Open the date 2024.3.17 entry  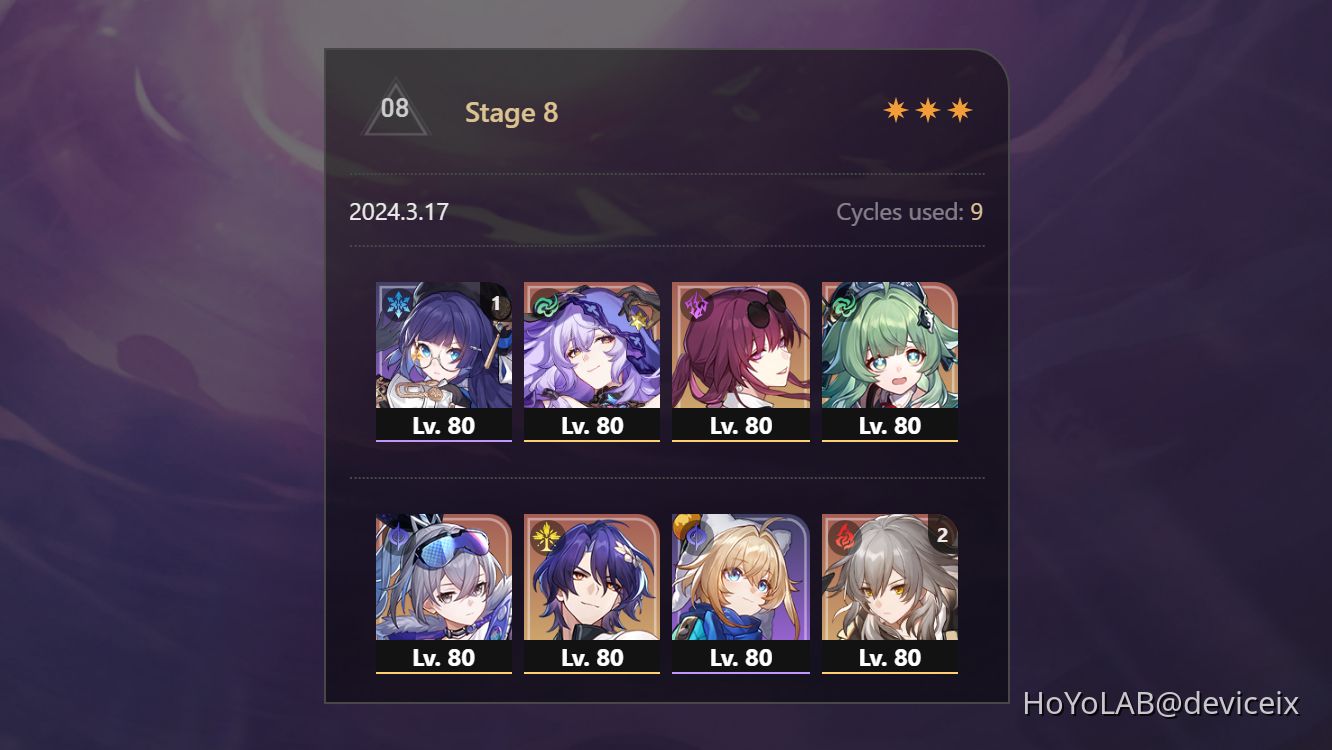pos(399,211)
